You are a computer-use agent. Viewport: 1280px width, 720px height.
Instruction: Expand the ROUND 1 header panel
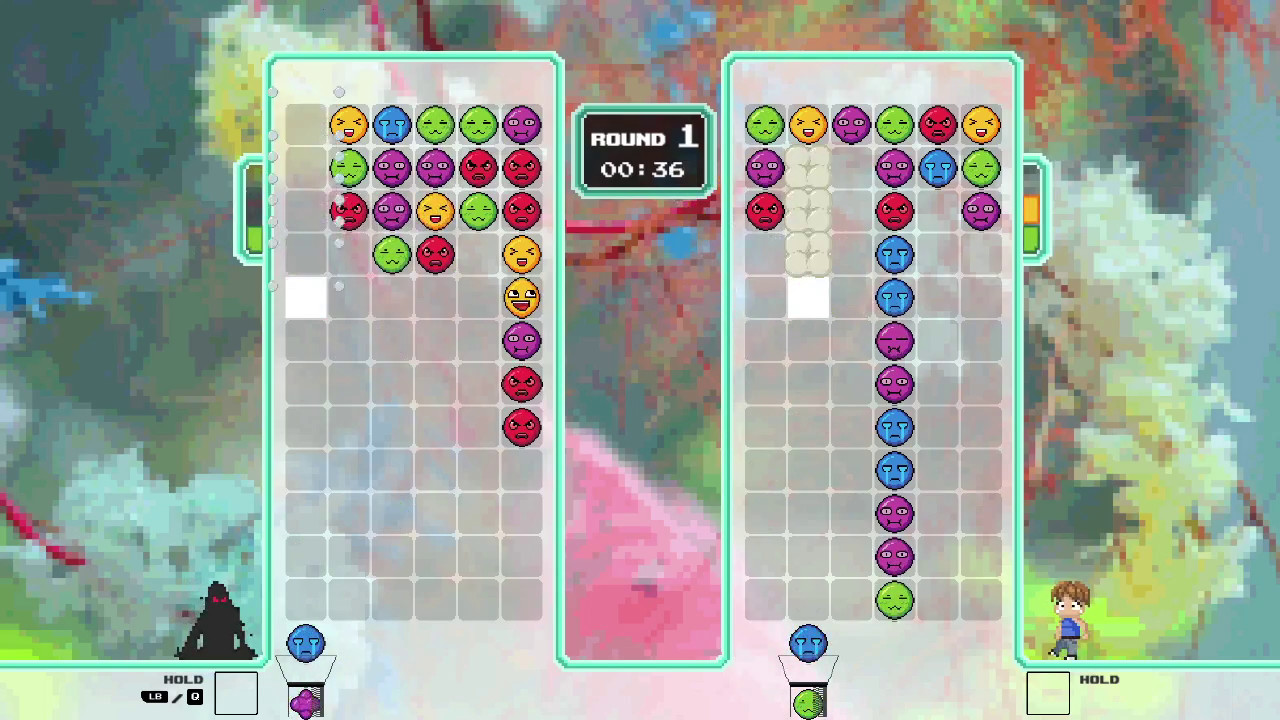coord(643,139)
